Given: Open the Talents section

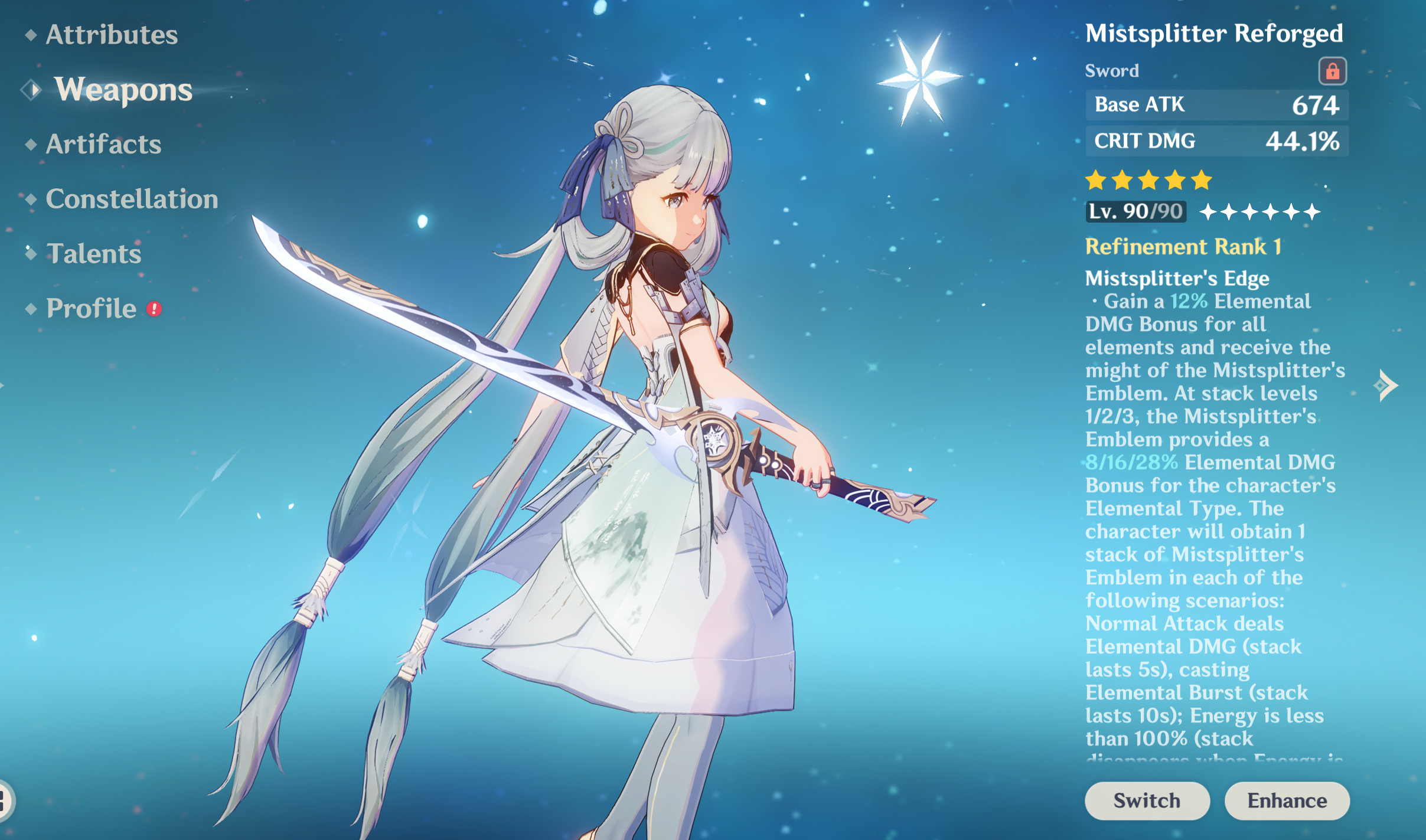Looking at the screenshot, I should point(93,254).
